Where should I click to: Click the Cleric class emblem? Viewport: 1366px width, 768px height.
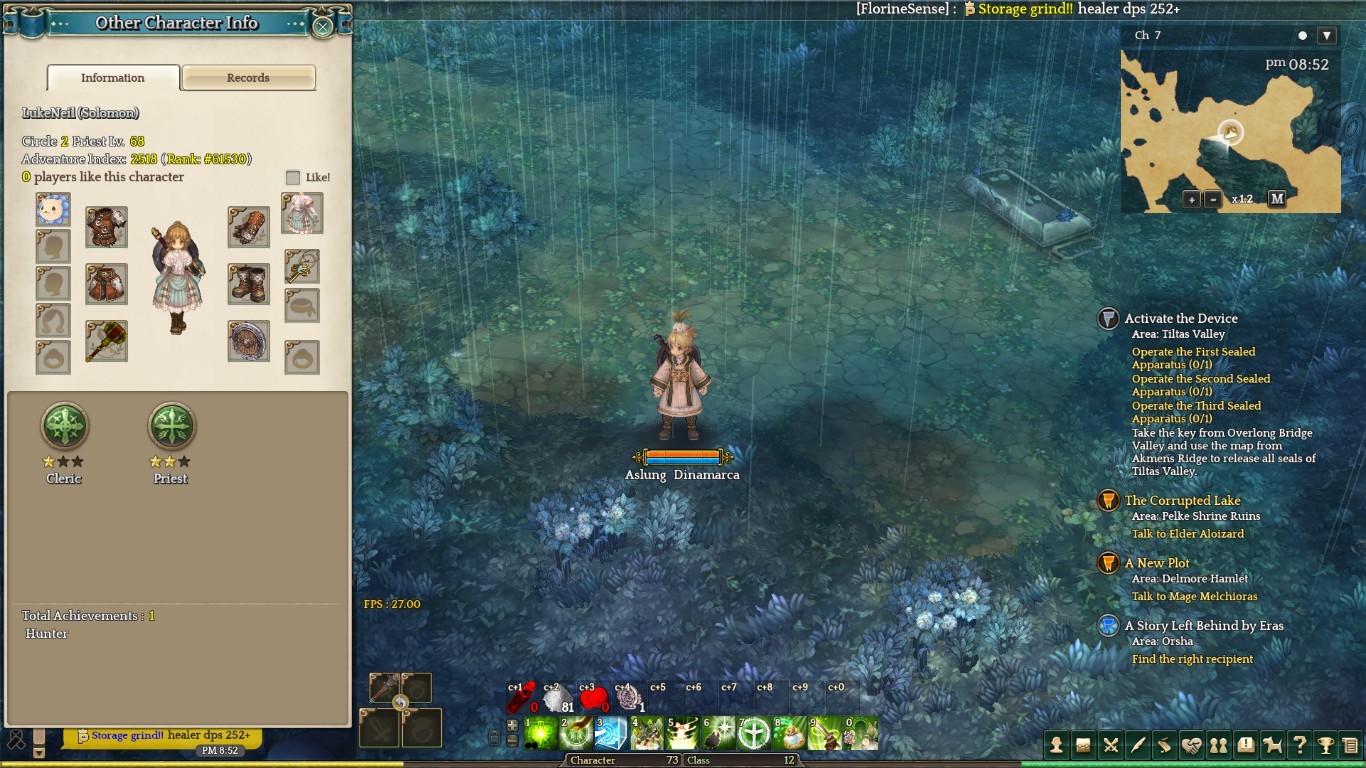click(x=64, y=427)
